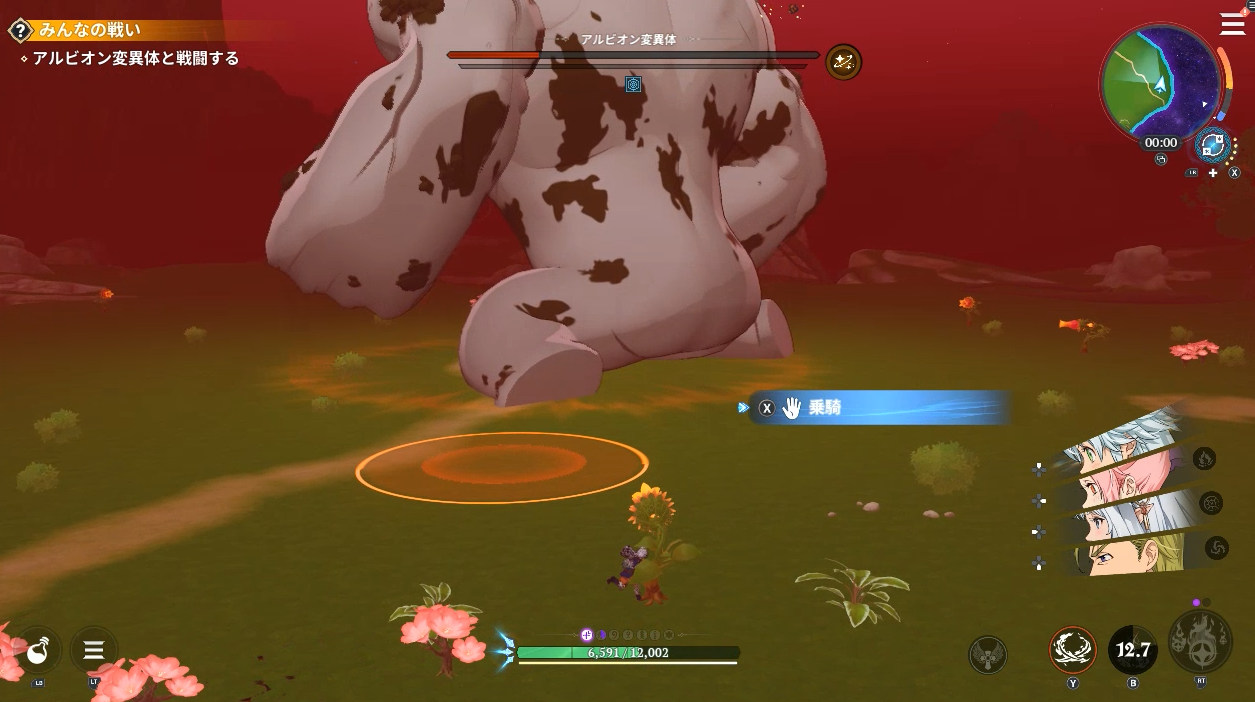The image size is (1255, 702).
Task: Open the three-bar quick menu beside the potion
Action: point(94,652)
